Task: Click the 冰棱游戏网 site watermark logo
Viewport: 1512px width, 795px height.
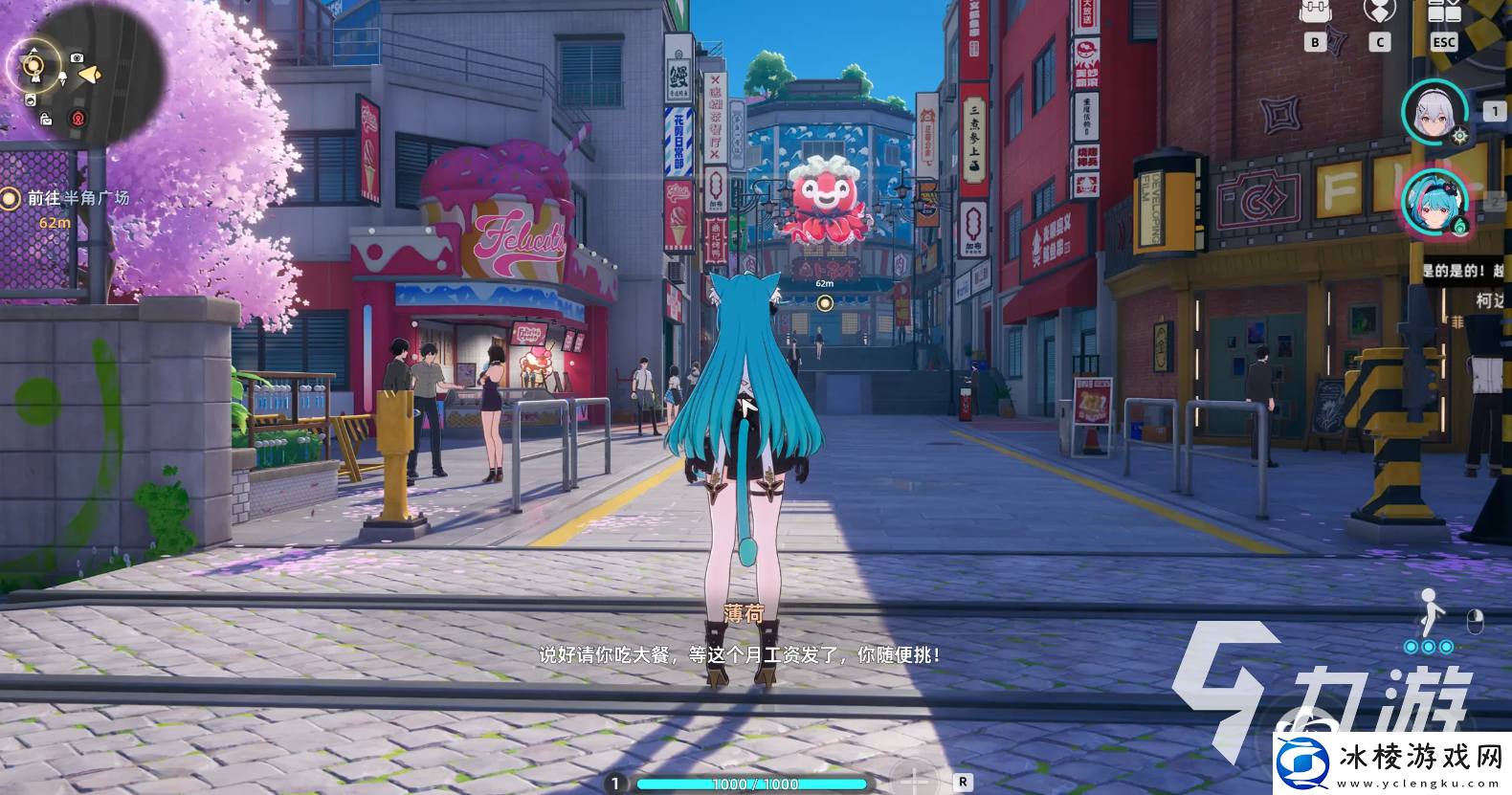Action: click(1392, 763)
